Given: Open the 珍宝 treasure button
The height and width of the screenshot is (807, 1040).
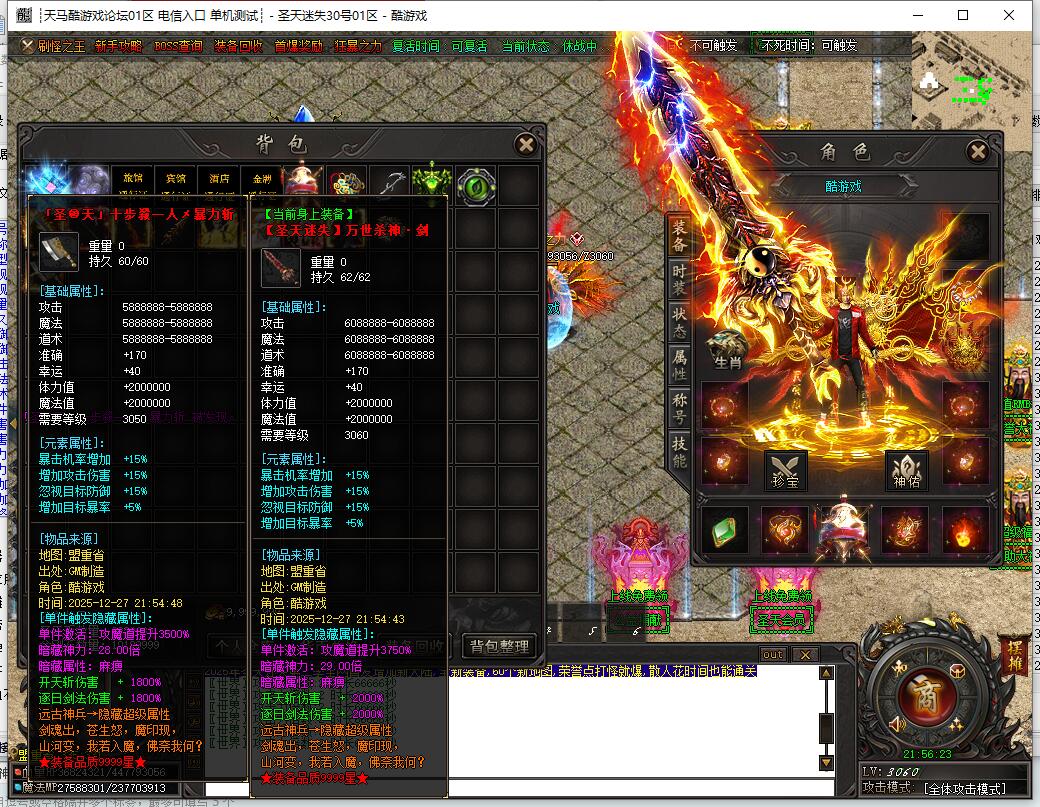Looking at the screenshot, I should 785,470.
